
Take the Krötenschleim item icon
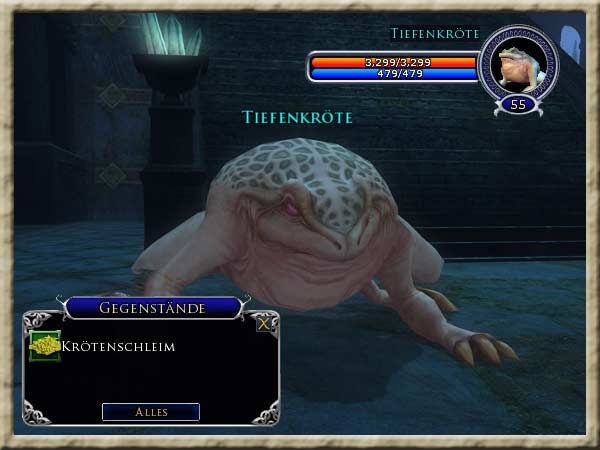point(45,346)
